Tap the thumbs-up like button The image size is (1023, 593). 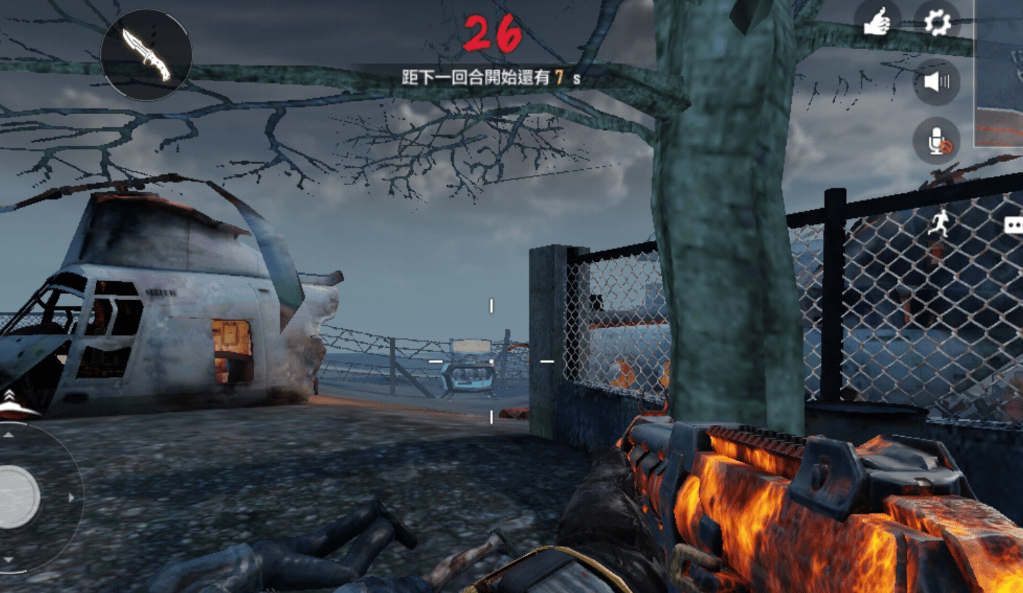point(877,22)
